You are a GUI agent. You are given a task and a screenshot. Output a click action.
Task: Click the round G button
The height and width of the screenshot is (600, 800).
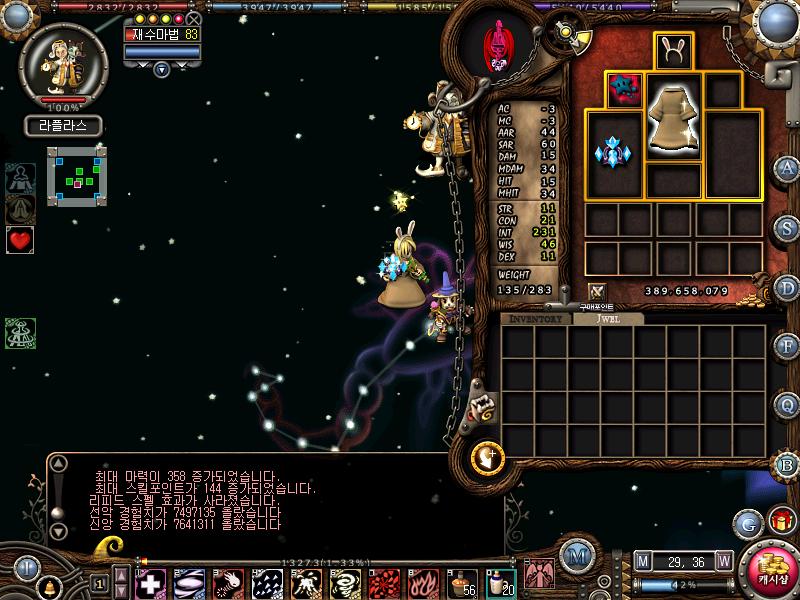(x=748, y=523)
